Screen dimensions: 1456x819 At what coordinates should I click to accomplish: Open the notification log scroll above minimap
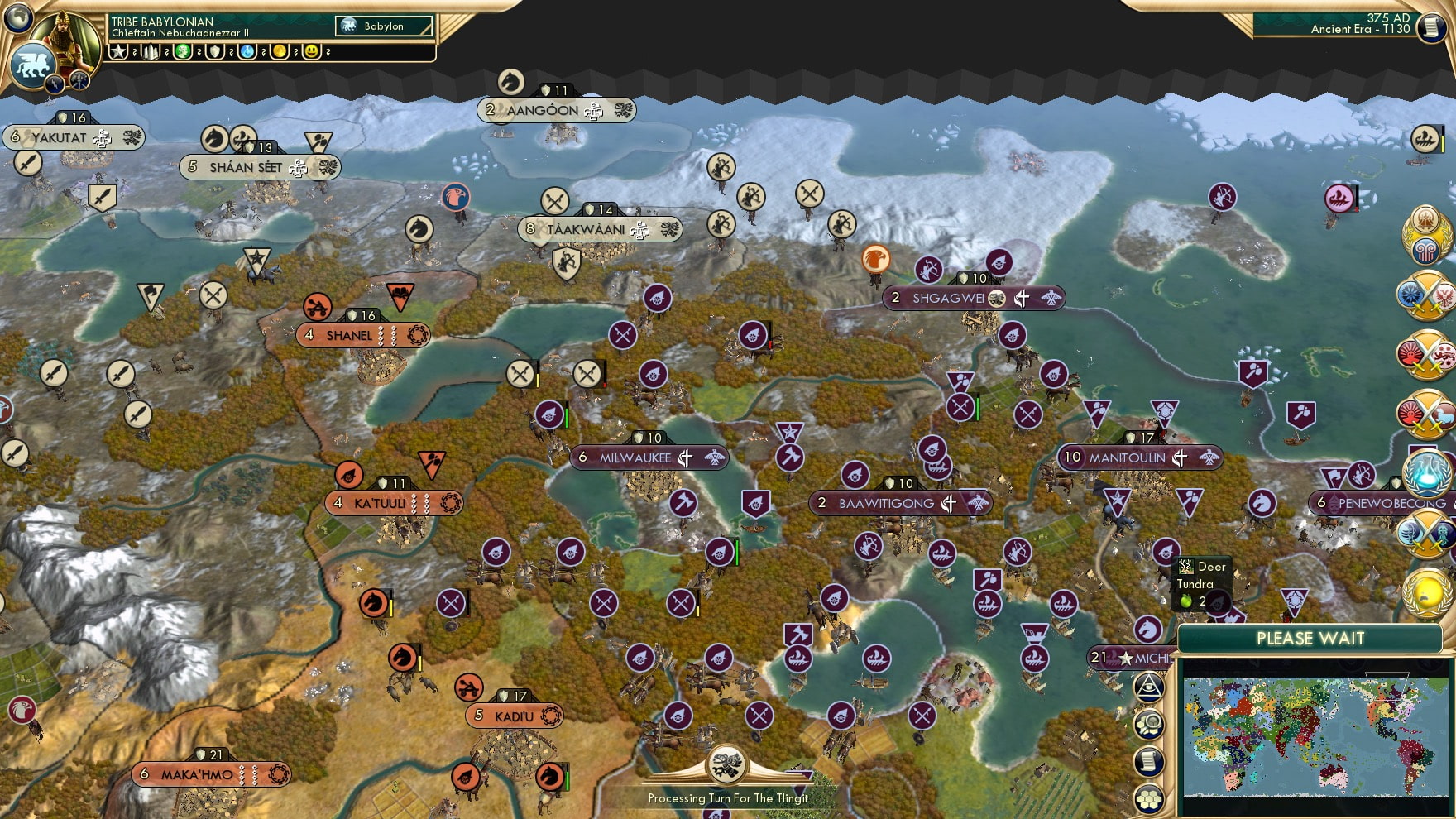pos(1150,759)
